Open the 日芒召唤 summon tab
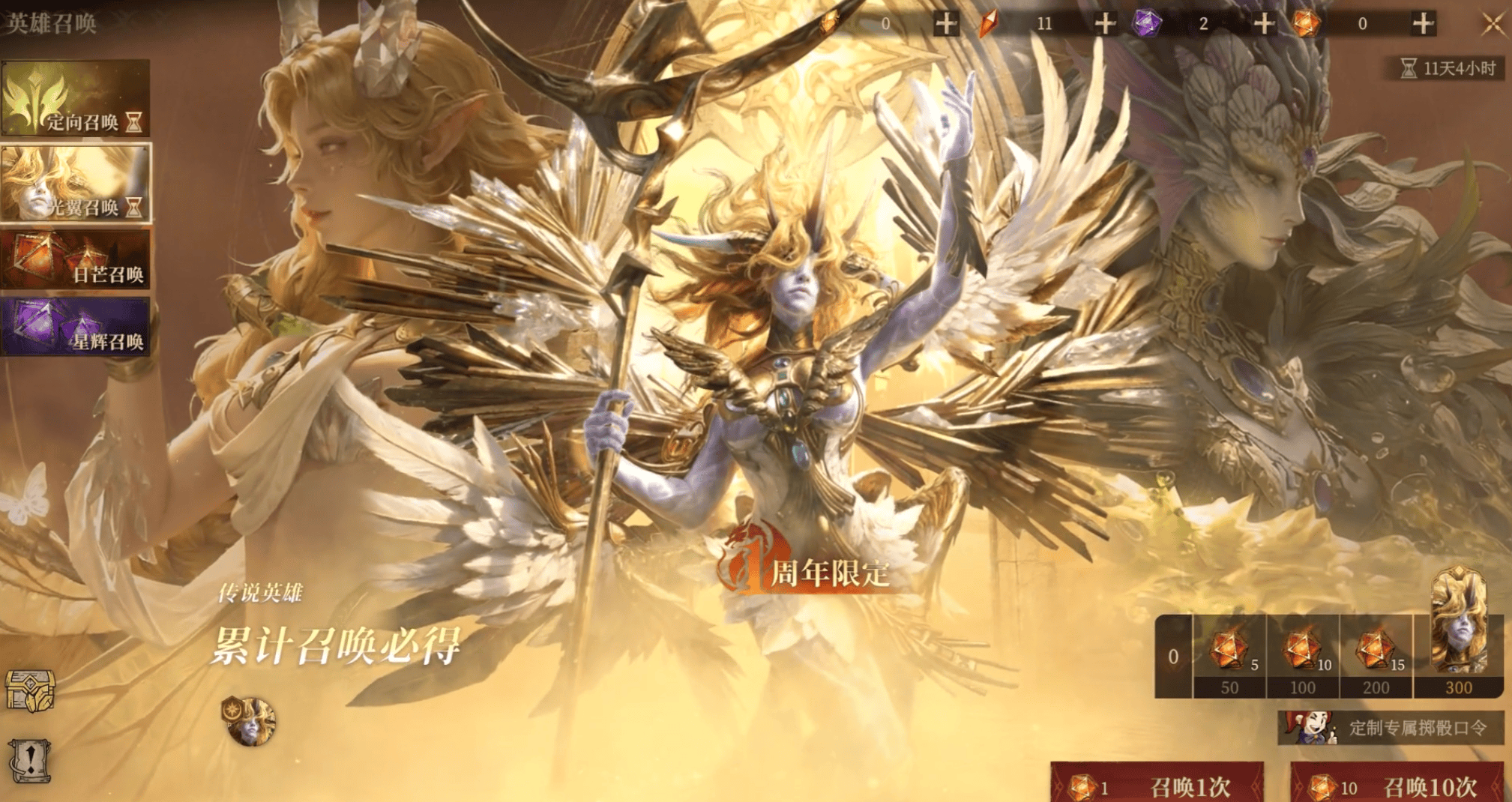 pos(75,259)
